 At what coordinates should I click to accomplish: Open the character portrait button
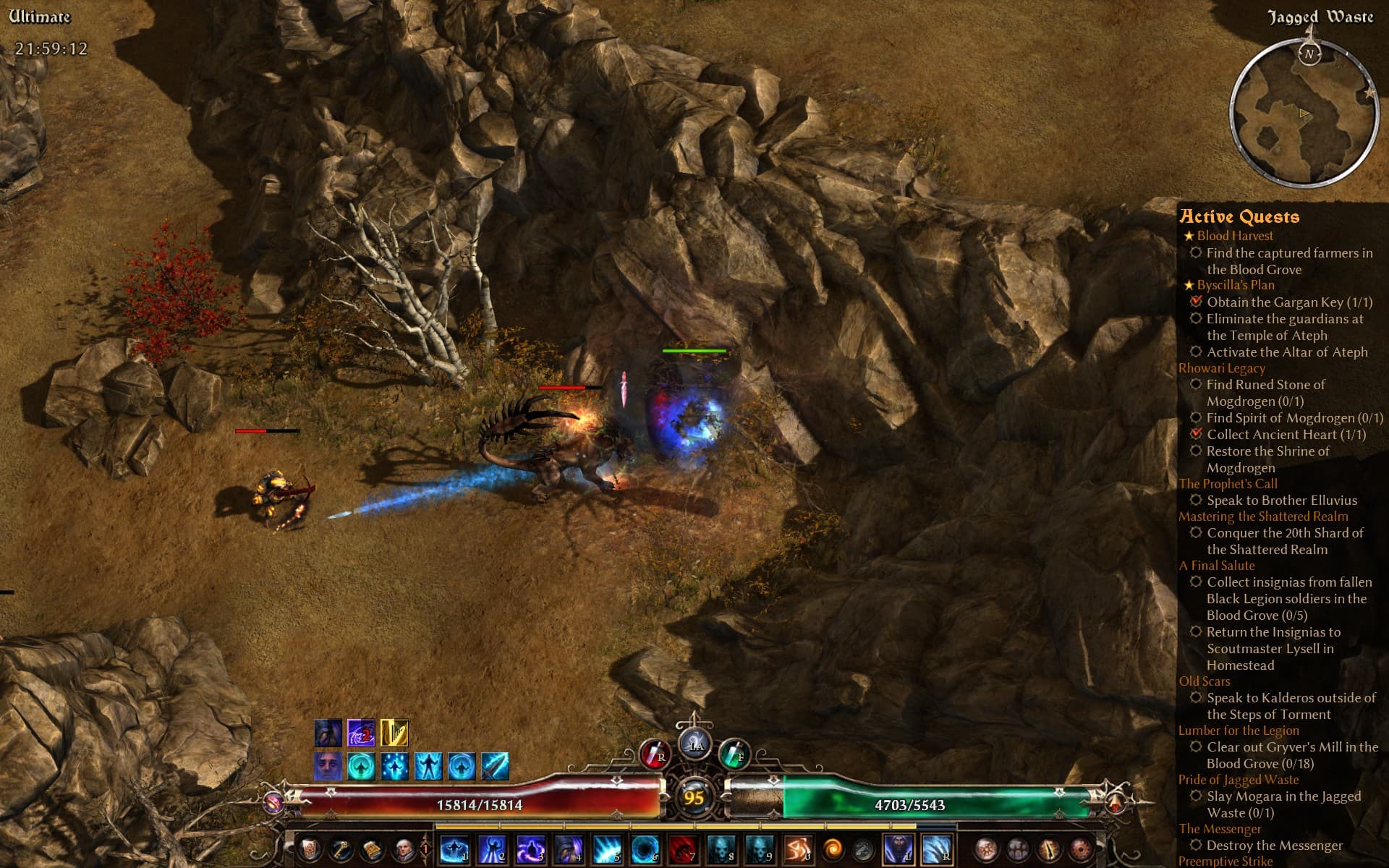(404, 849)
